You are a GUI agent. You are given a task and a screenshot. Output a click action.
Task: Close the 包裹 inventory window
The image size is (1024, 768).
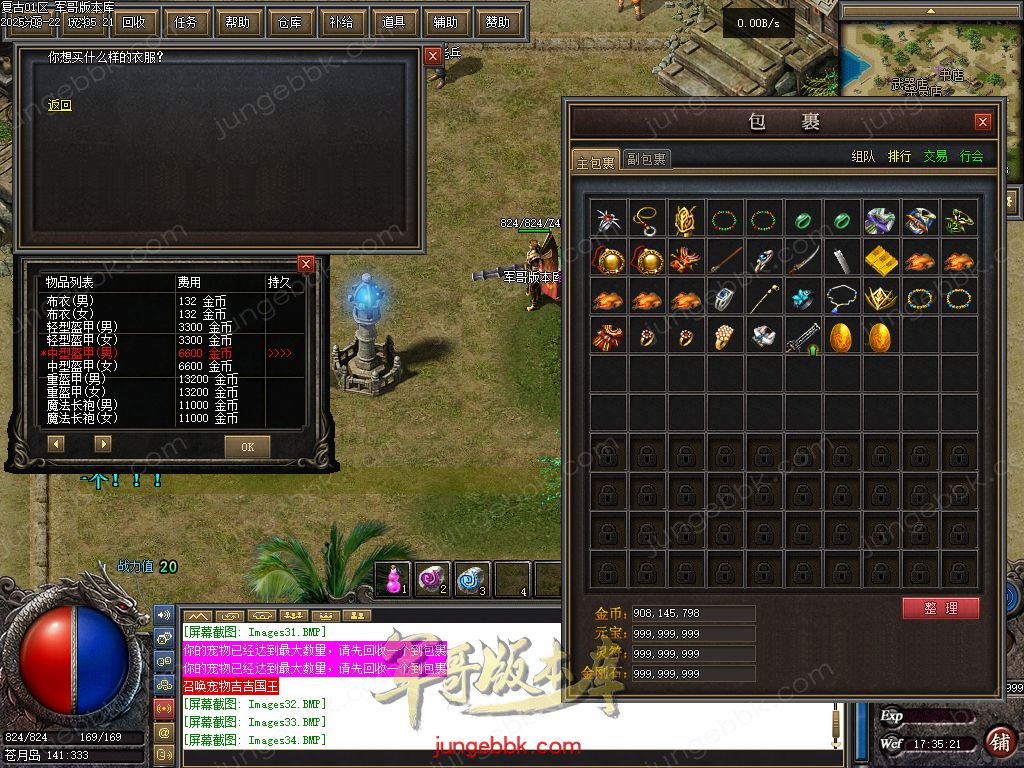click(982, 122)
